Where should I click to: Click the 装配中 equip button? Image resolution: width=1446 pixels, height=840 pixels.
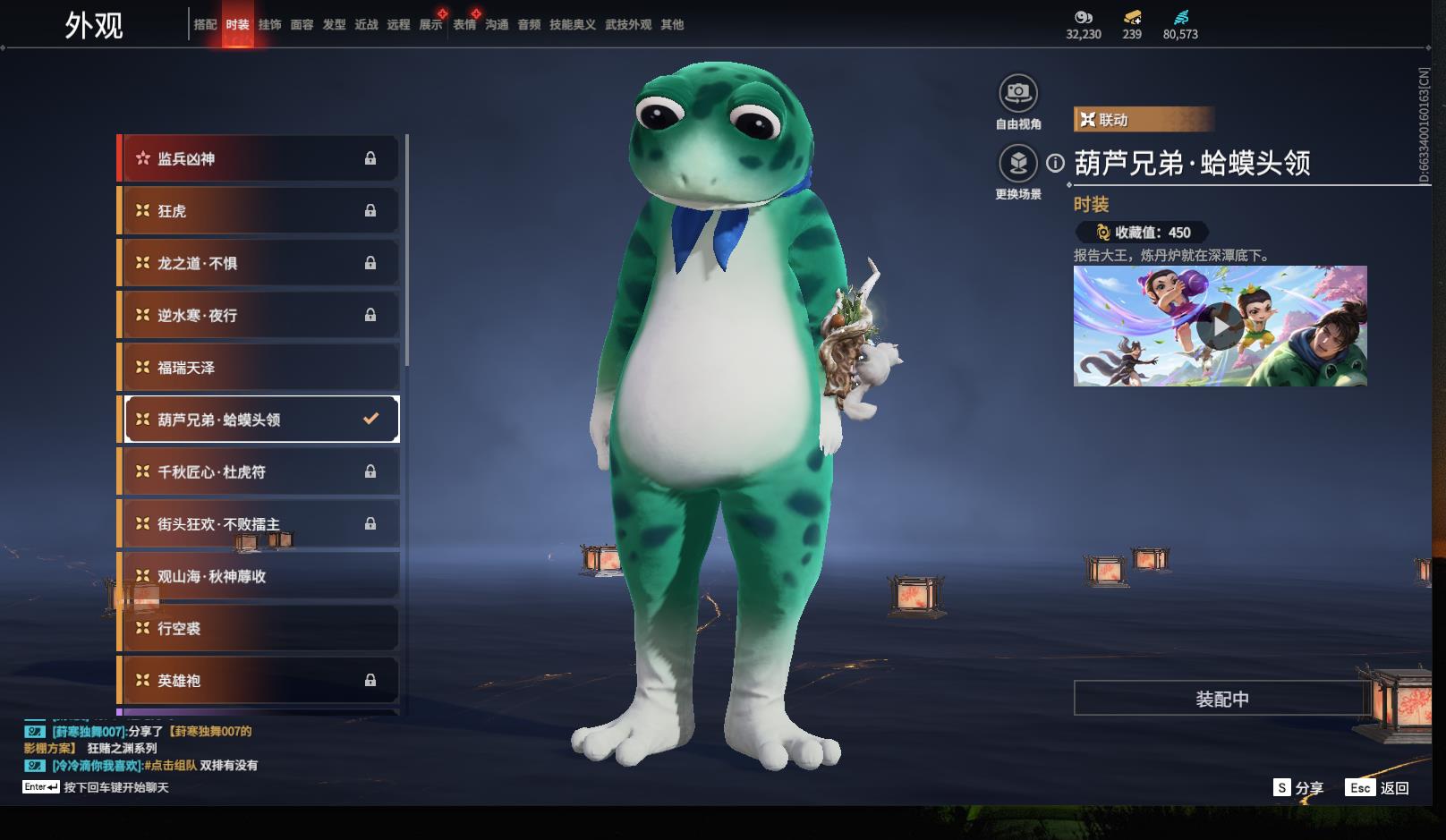1221,699
